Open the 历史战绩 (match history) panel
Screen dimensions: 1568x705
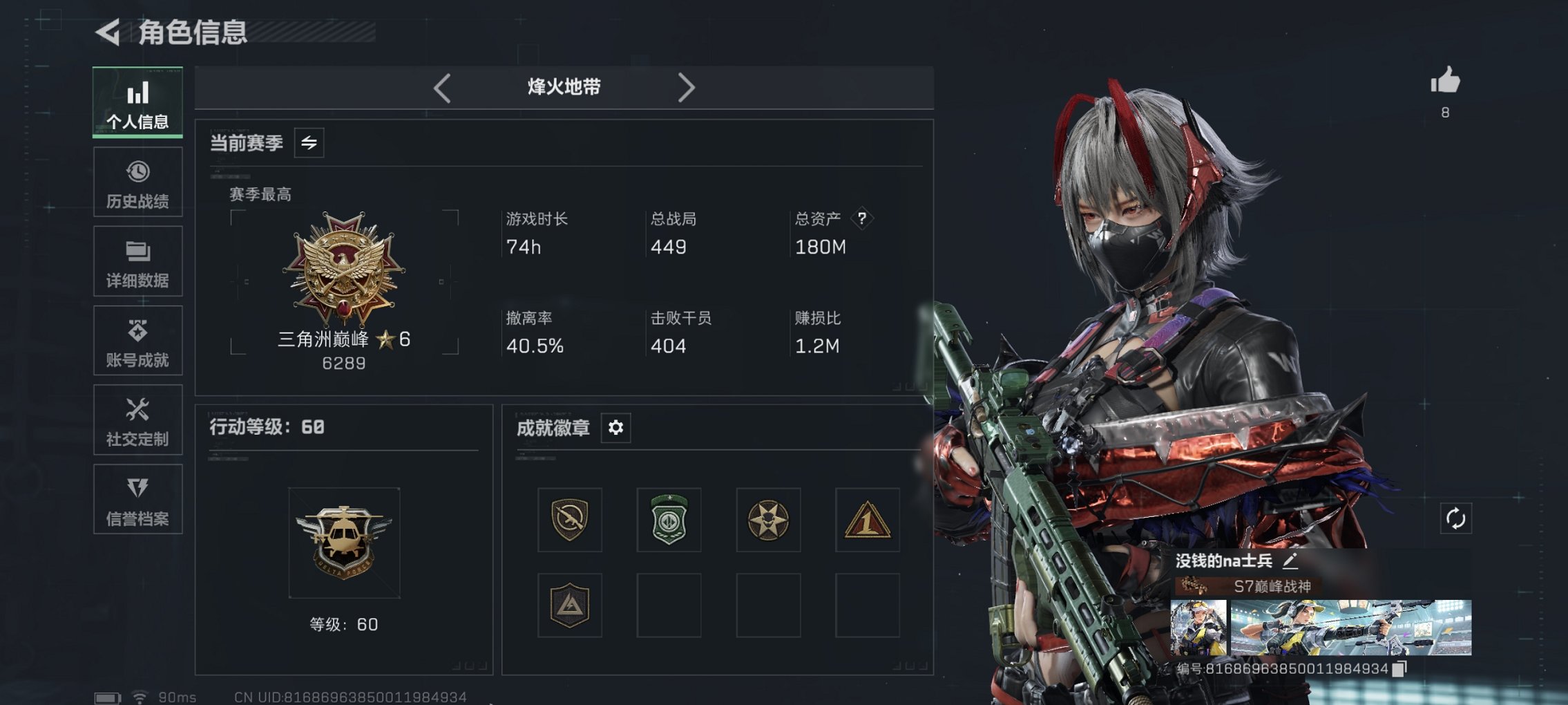click(x=137, y=182)
